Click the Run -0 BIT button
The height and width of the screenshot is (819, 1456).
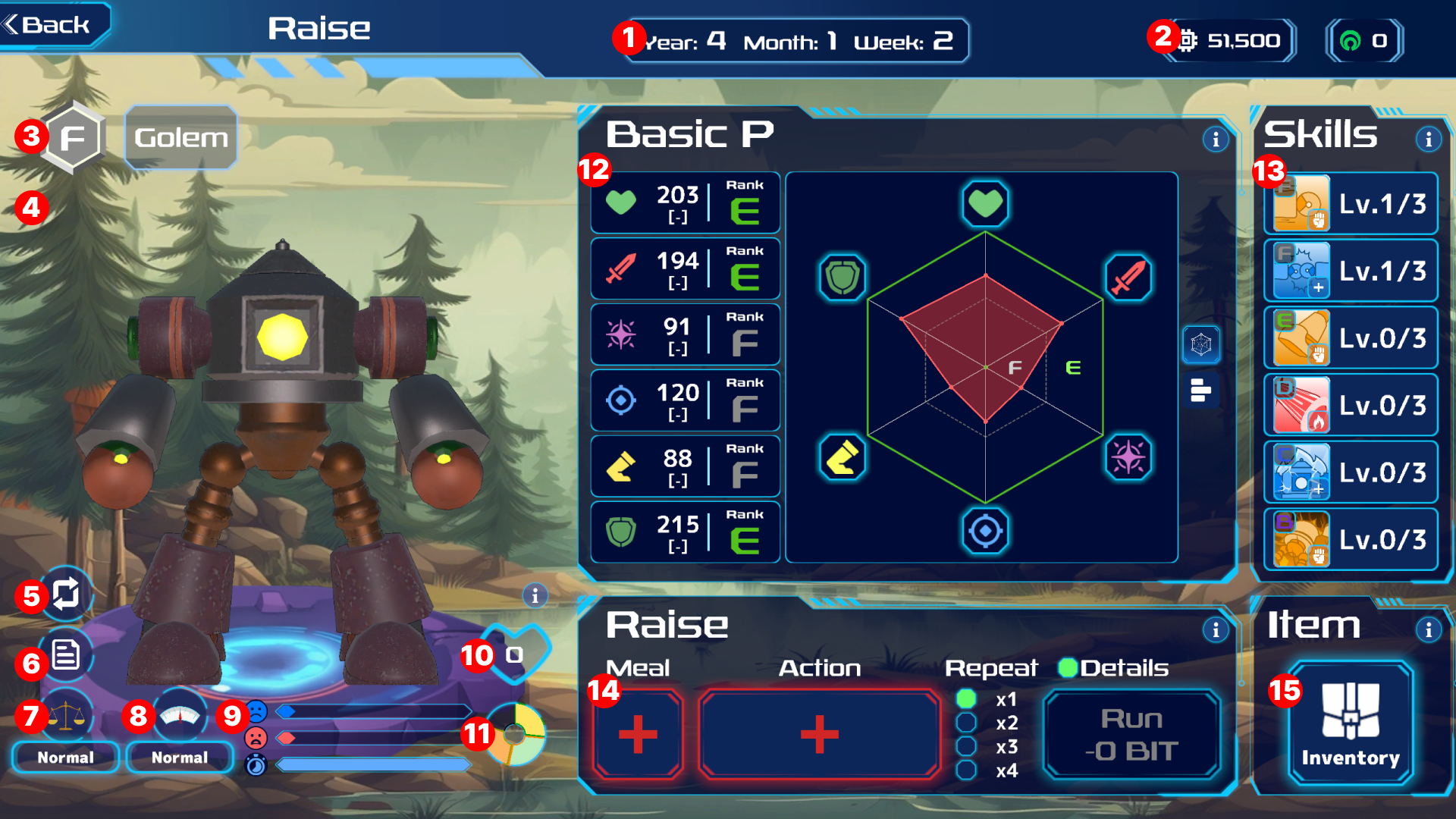tap(1131, 734)
